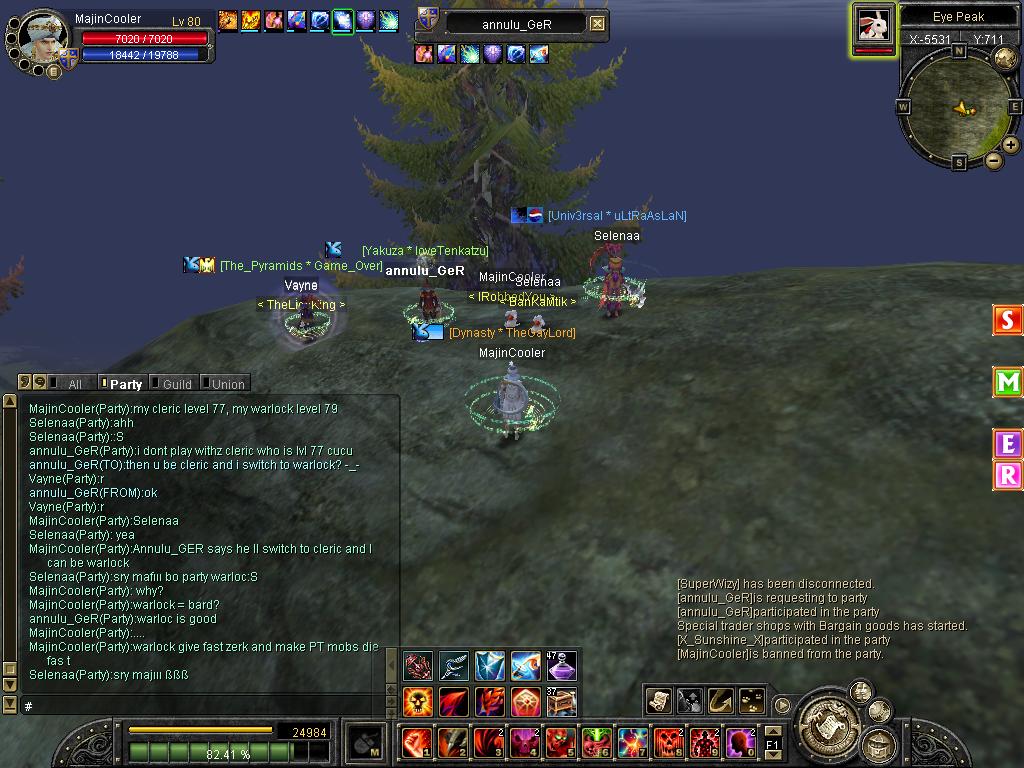Image resolution: width=1024 pixels, height=768 pixels.
Task: Zoom in the minimap with the plus button
Action: pyautogui.click(x=1011, y=145)
